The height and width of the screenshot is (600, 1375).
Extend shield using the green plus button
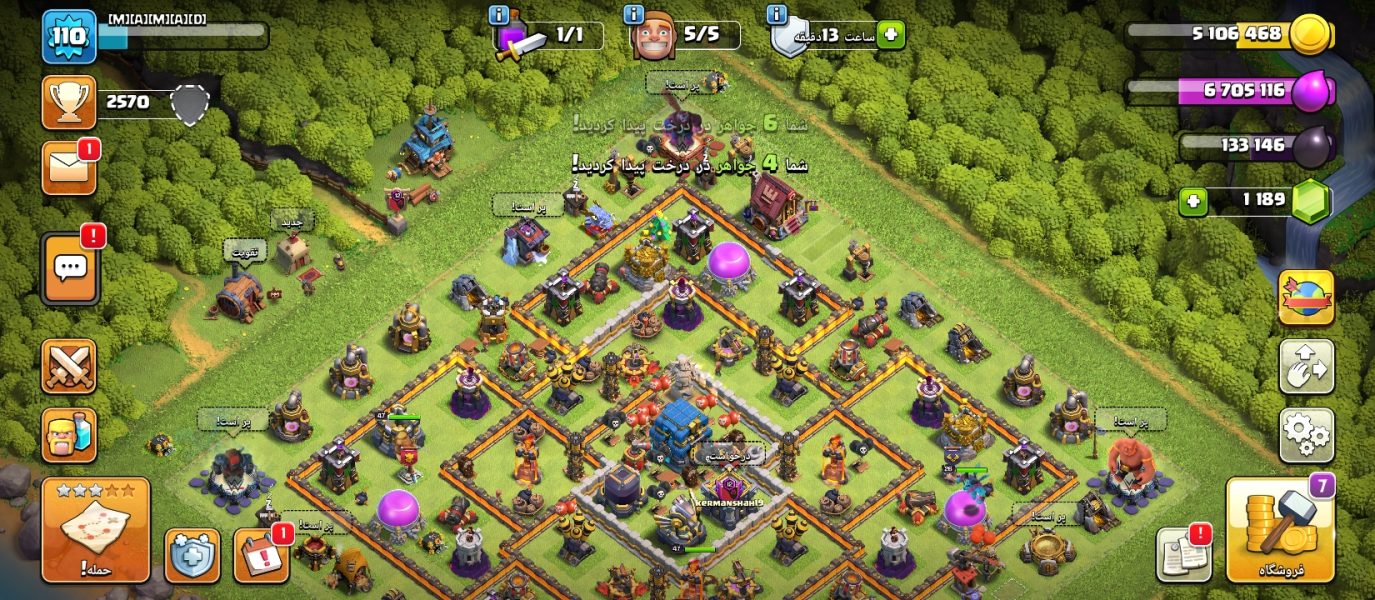[890, 35]
